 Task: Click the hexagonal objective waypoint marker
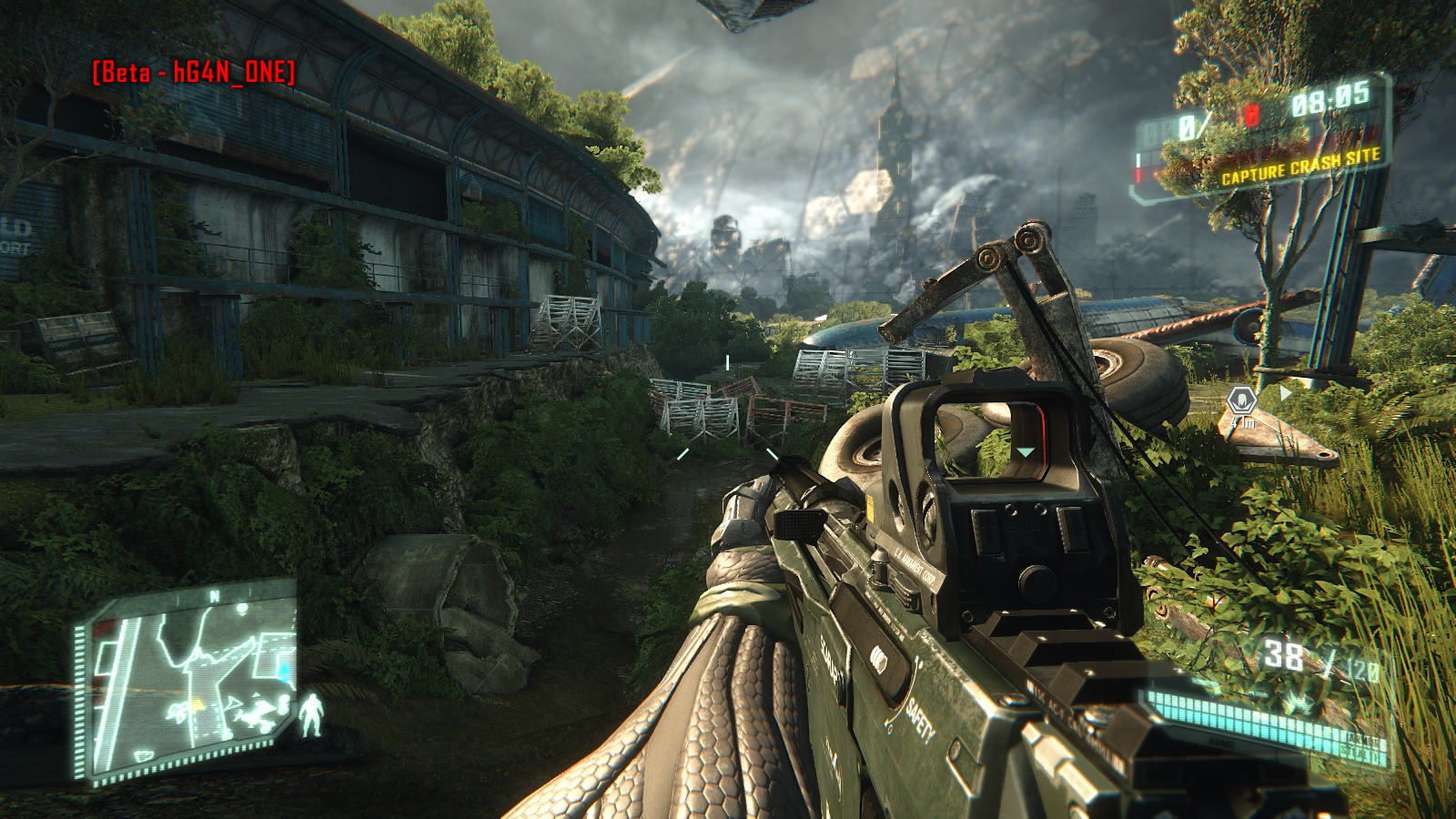click(1241, 400)
